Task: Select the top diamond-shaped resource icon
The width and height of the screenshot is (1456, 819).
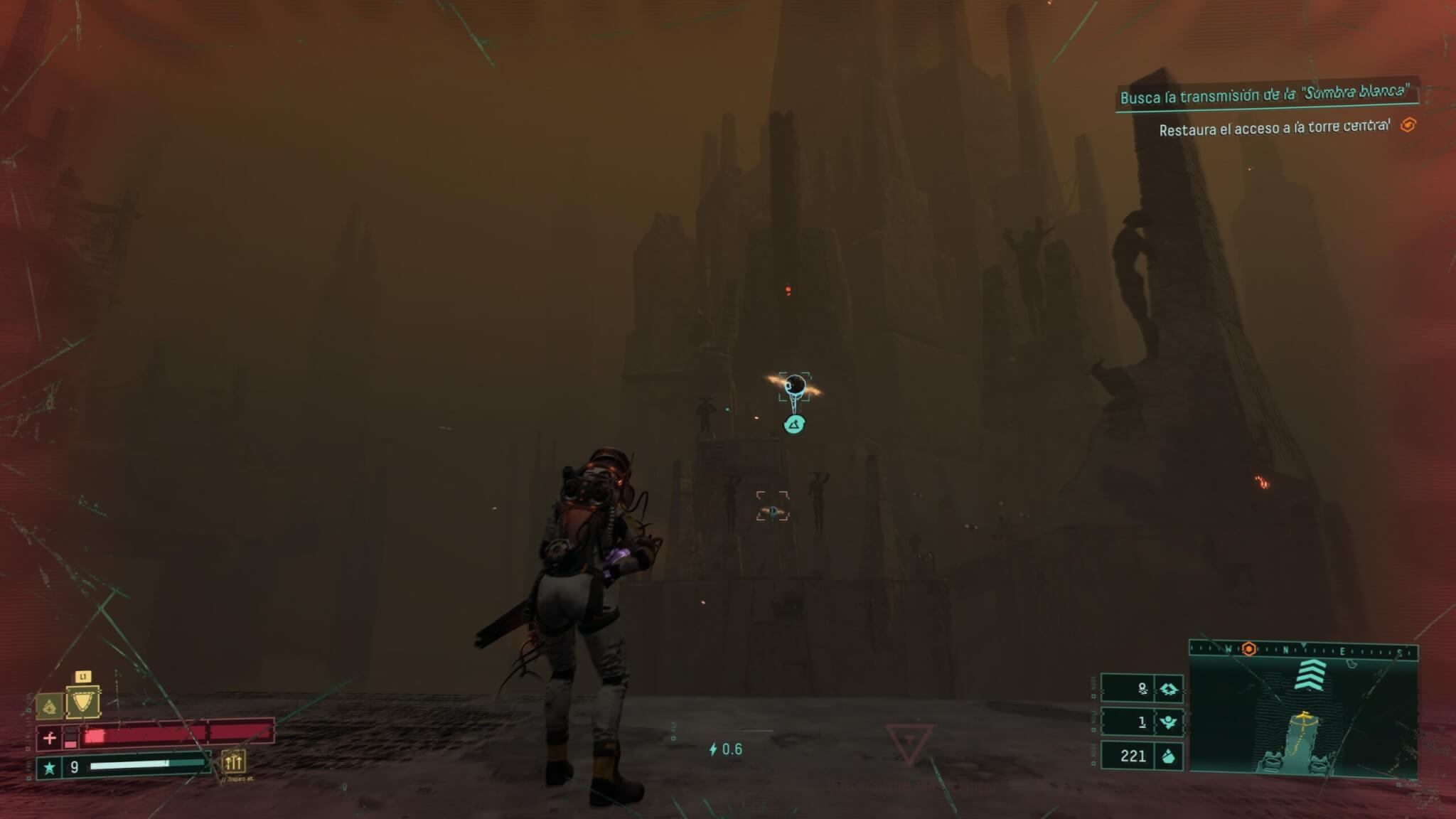Action: [x=1168, y=689]
